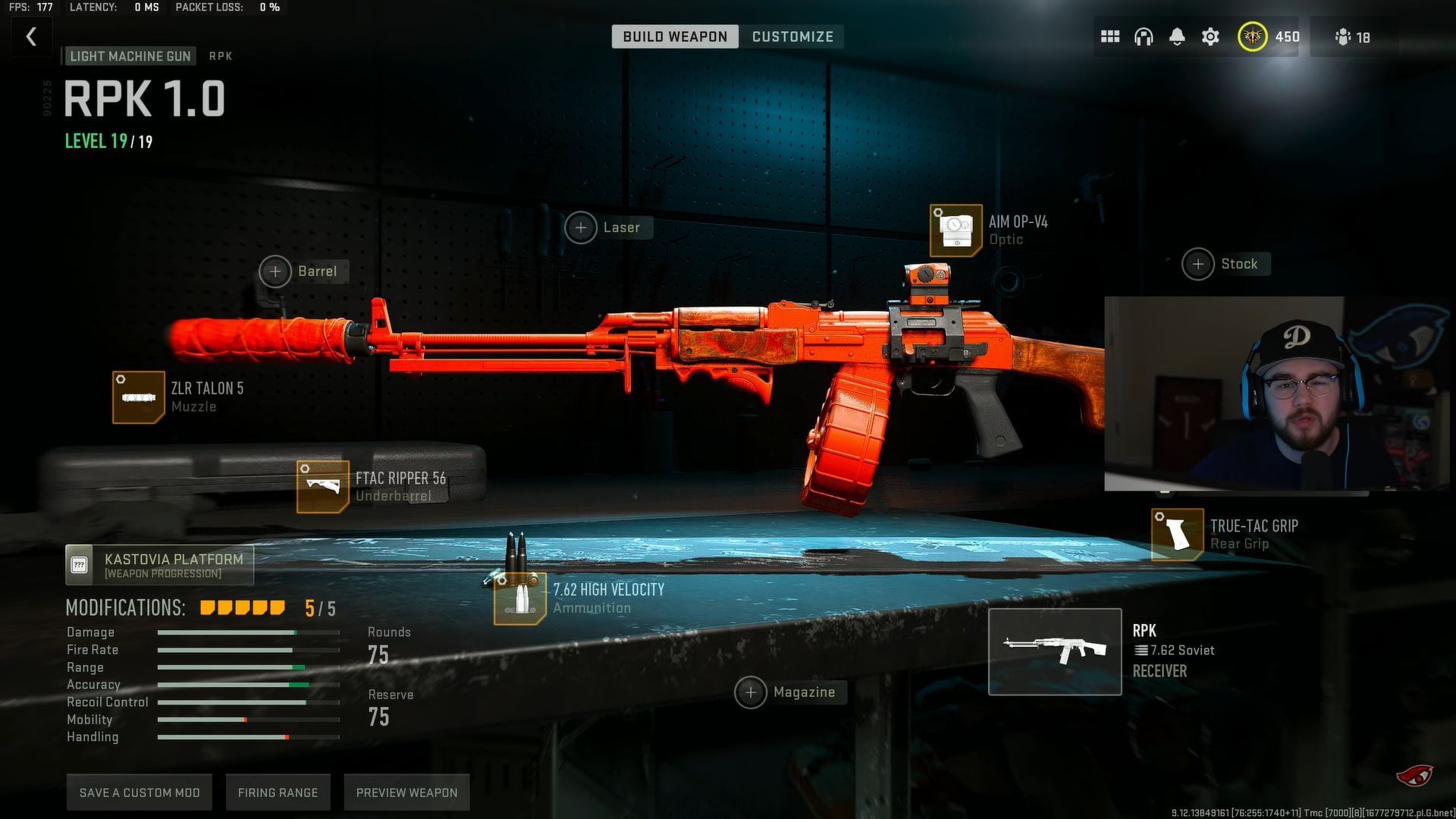Enter the Firing Range
1456x819 pixels.
278,792
